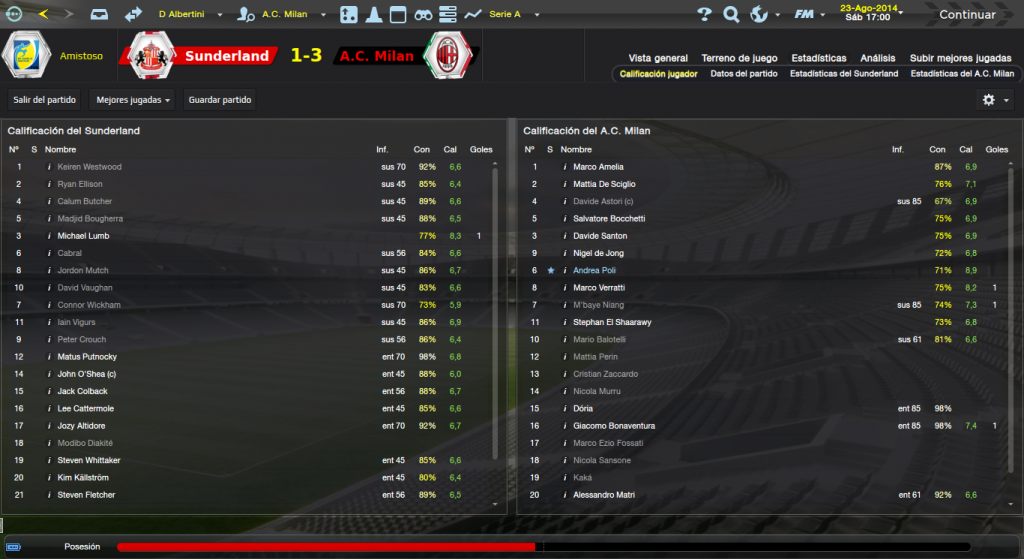This screenshot has height=559, width=1024.
Task: Show the Análisis tab
Action: (877, 58)
